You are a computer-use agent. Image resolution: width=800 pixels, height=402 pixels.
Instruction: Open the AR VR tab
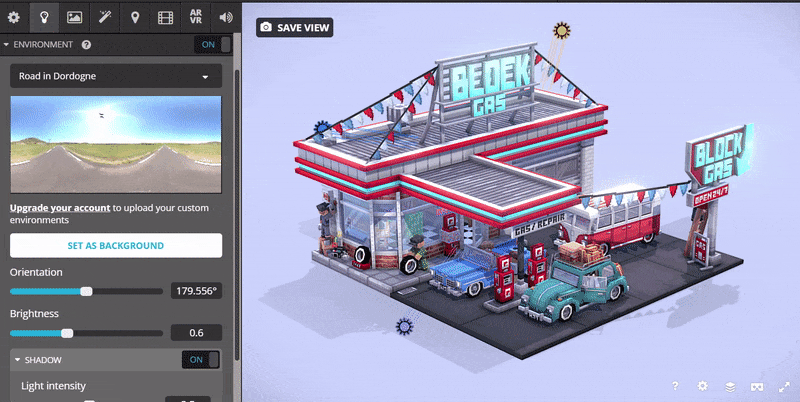click(x=196, y=17)
